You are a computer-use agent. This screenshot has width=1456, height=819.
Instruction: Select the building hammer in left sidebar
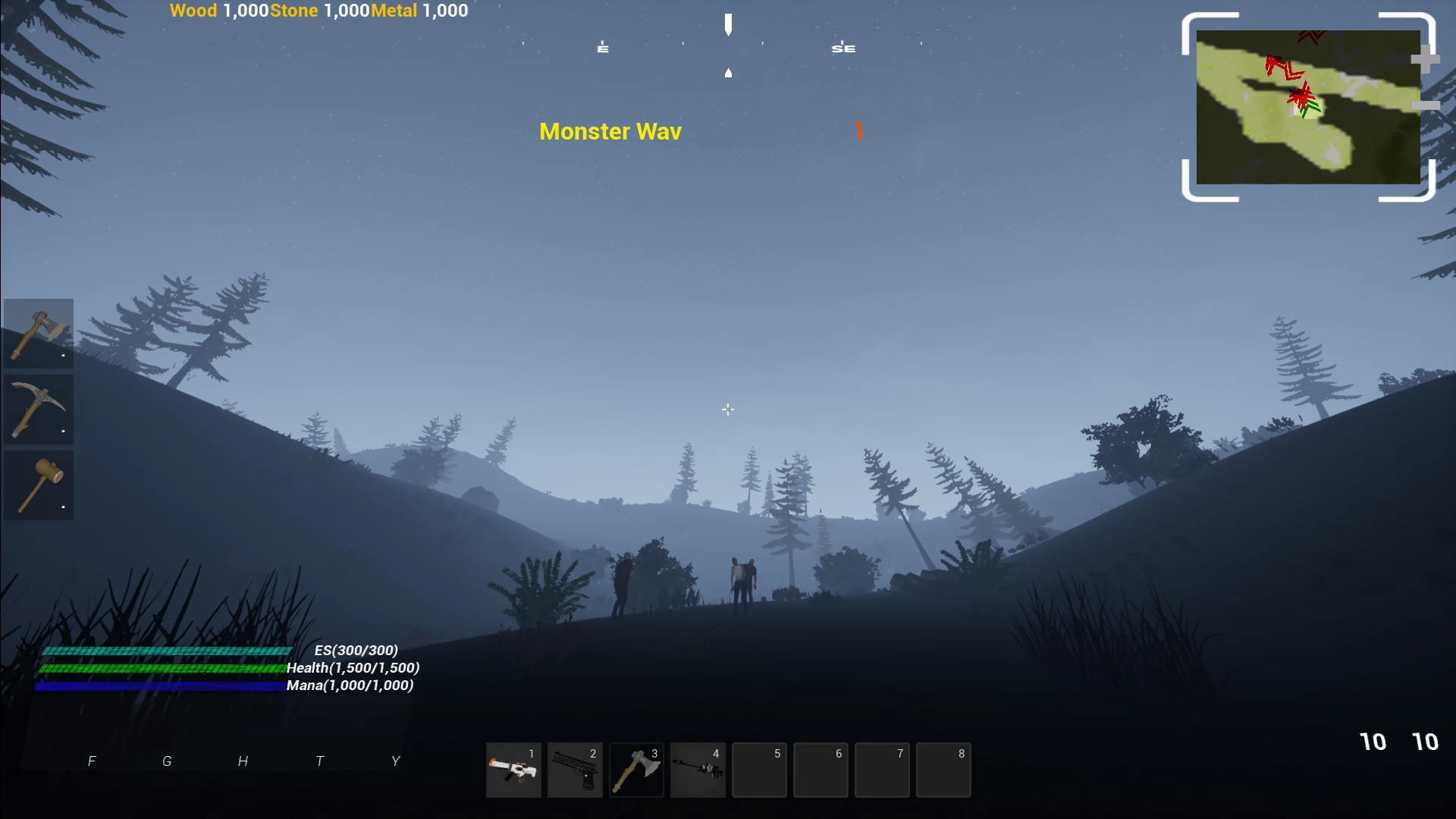pyautogui.click(x=39, y=485)
